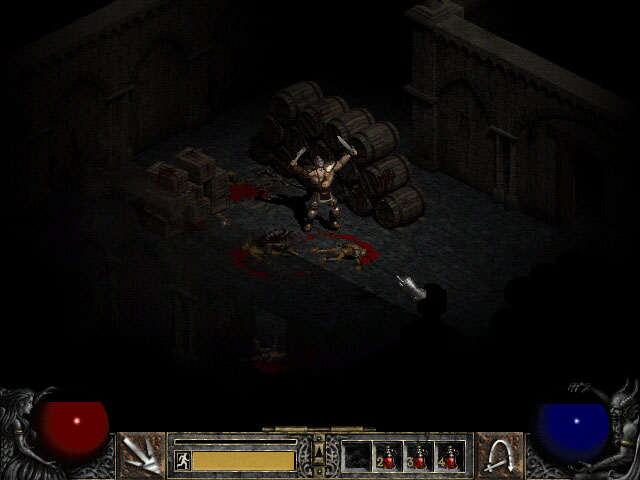
Task: Expand the mini menu arrow button
Action: (x=319, y=448)
